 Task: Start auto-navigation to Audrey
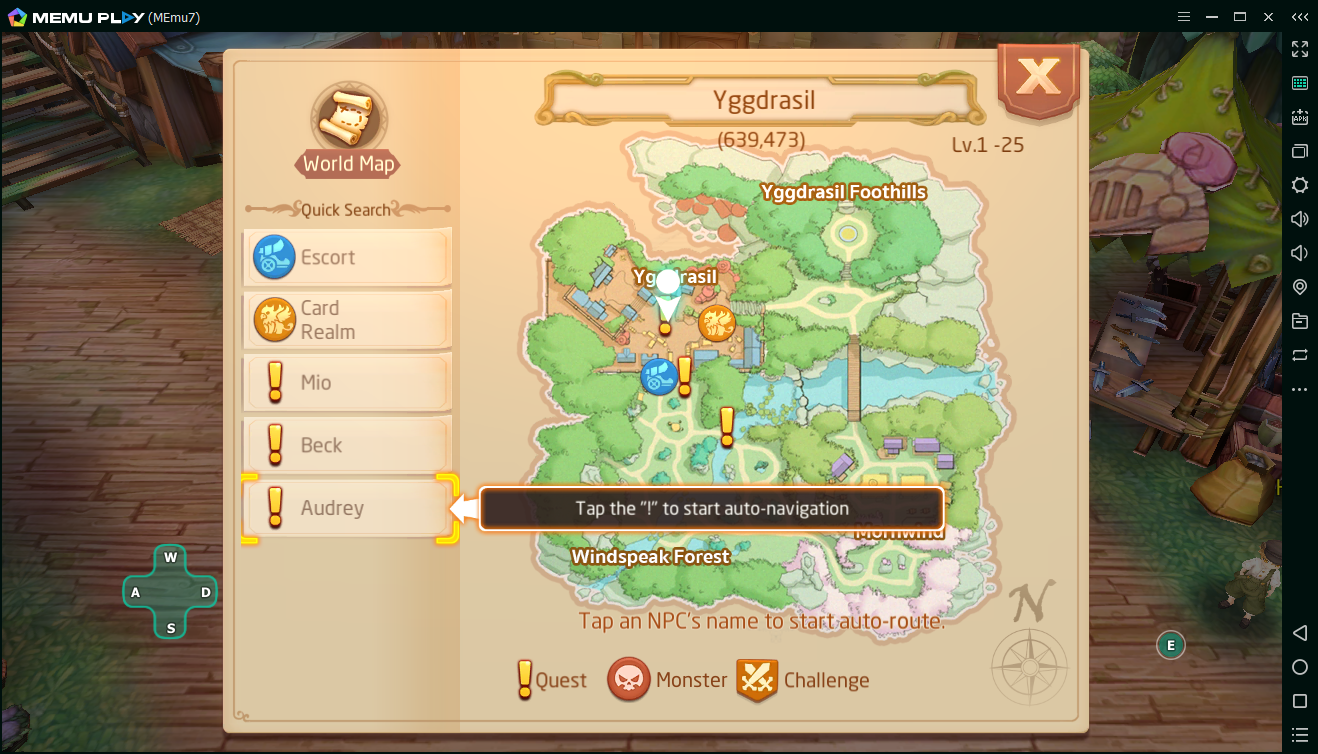[347, 508]
